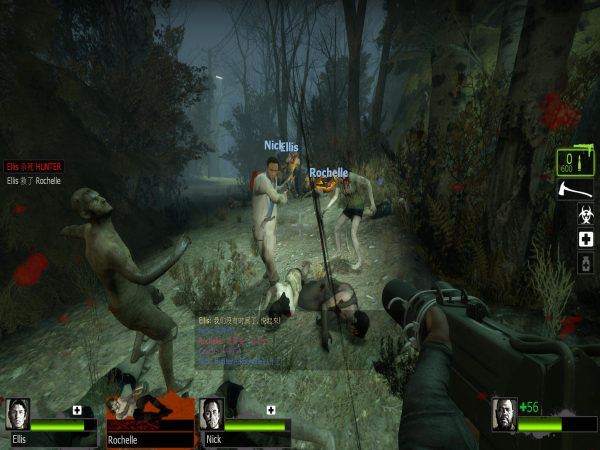The height and width of the screenshot is (450, 600).
Task: Click Rochelle's incapacitated teammate panel
Action: click(x=148, y=420)
